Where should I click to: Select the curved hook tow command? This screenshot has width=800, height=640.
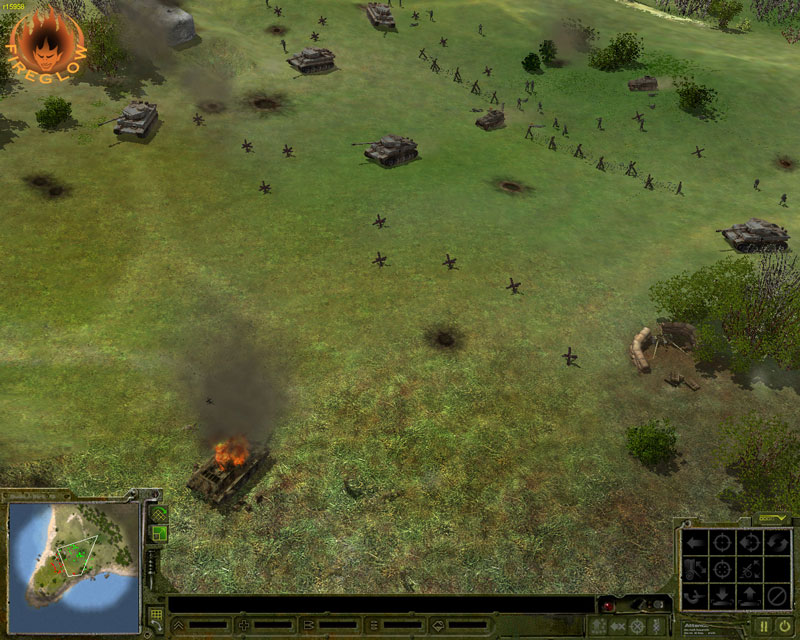coord(693,597)
